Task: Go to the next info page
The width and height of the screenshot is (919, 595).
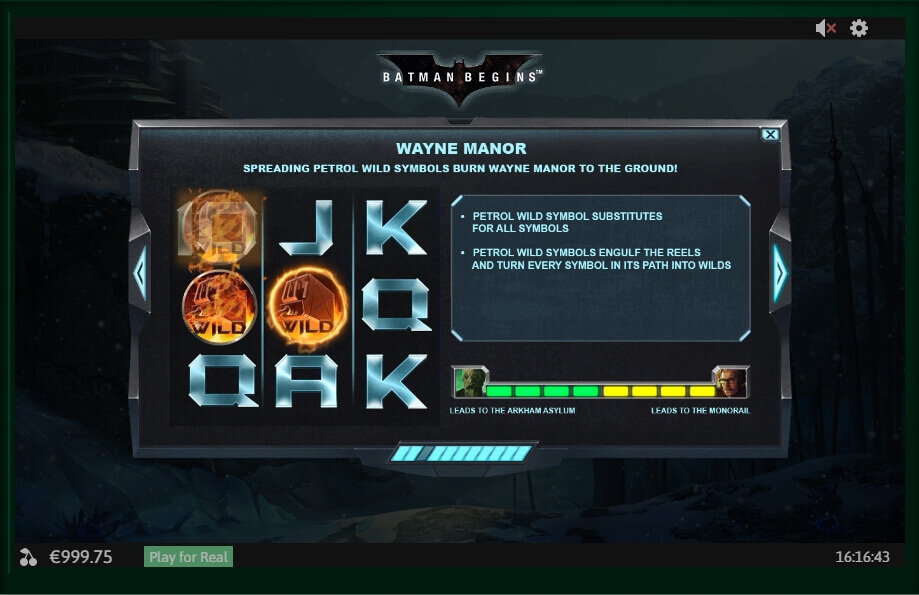Action: pos(779,272)
